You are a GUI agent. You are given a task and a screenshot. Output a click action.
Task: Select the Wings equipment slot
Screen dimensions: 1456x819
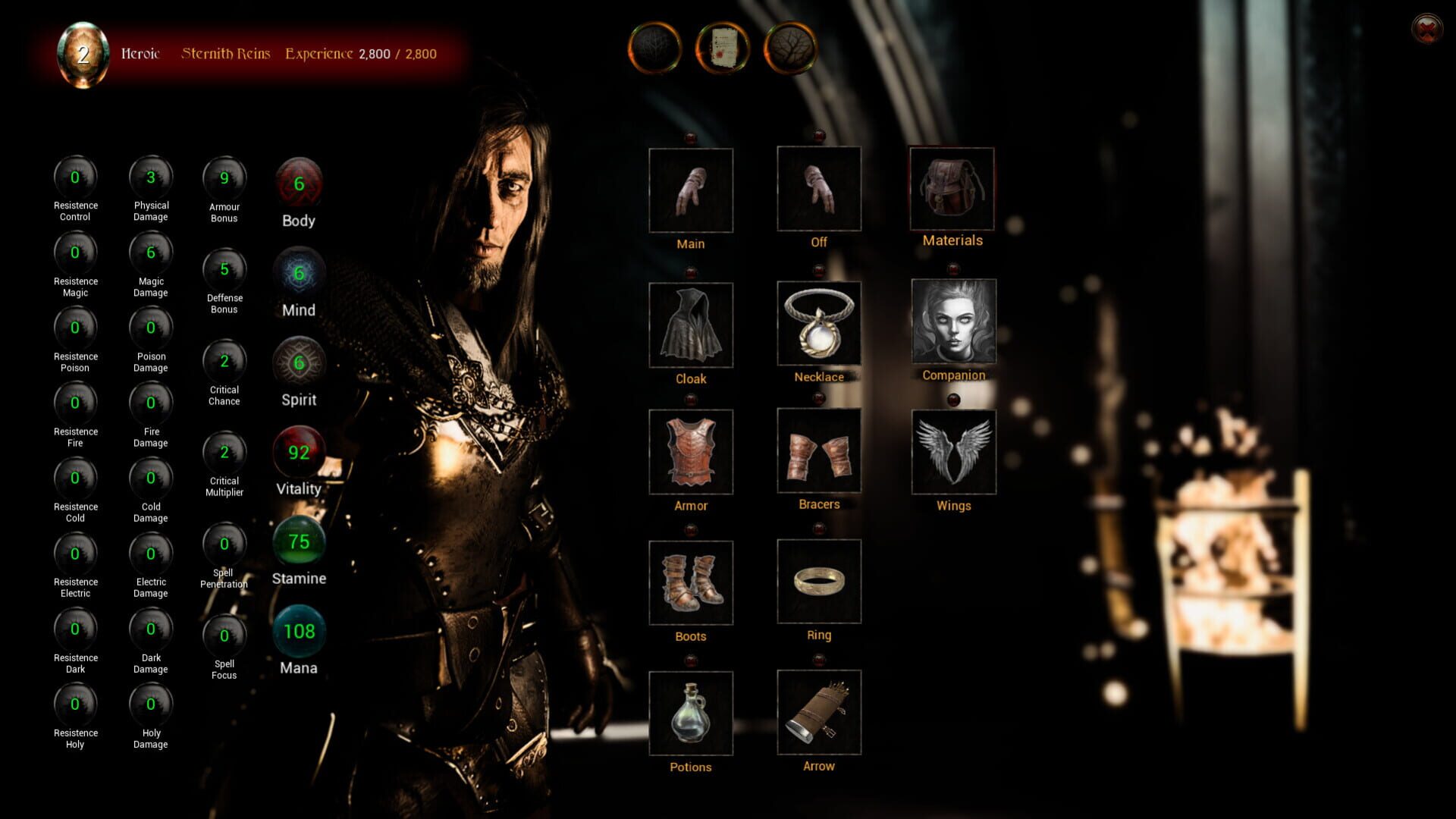coord(953,451)
